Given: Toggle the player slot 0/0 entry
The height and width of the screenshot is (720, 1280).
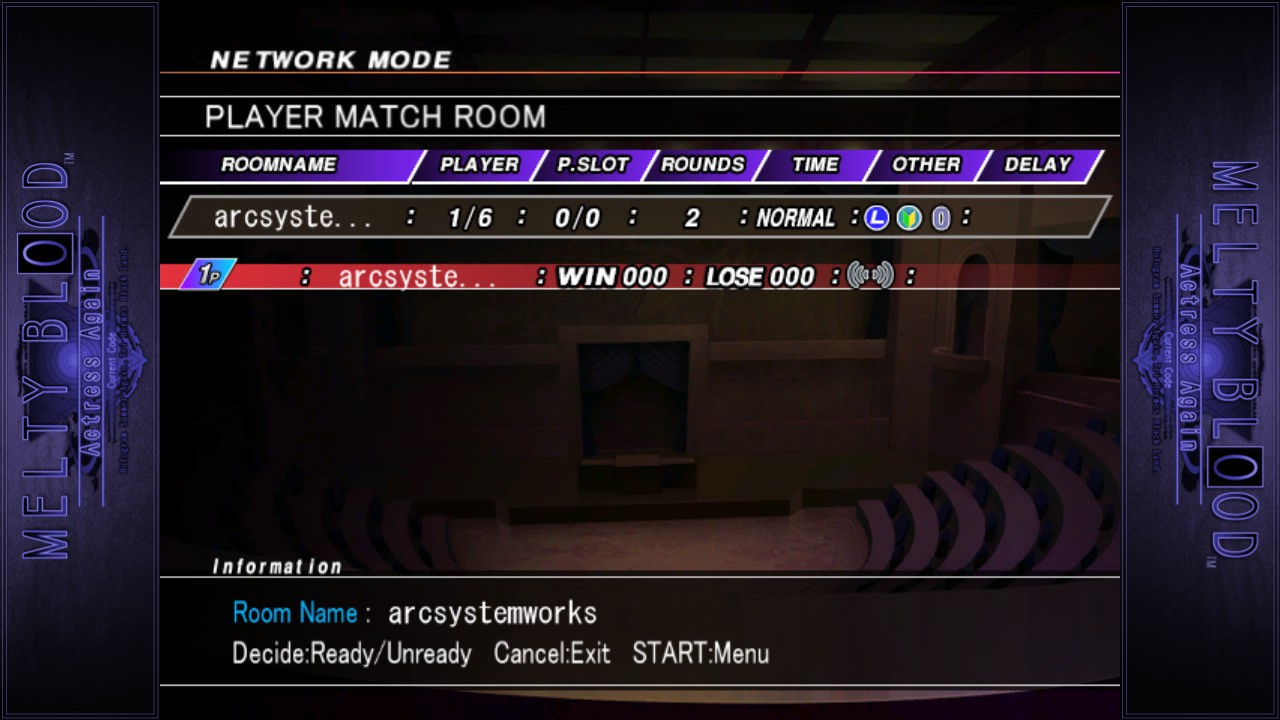Looking at the screenshot, I should click(577, 218).
